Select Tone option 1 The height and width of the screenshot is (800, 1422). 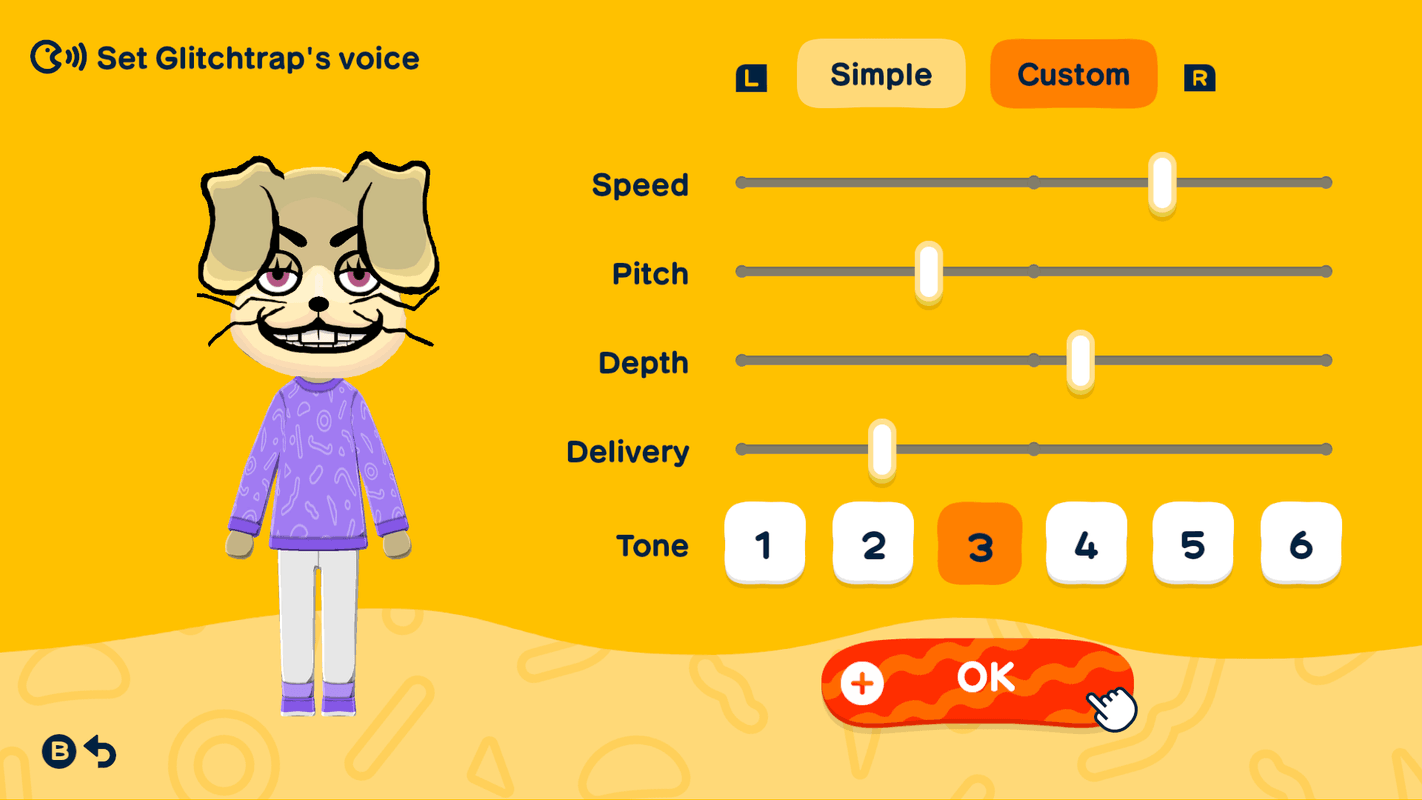tap(765, 543)
